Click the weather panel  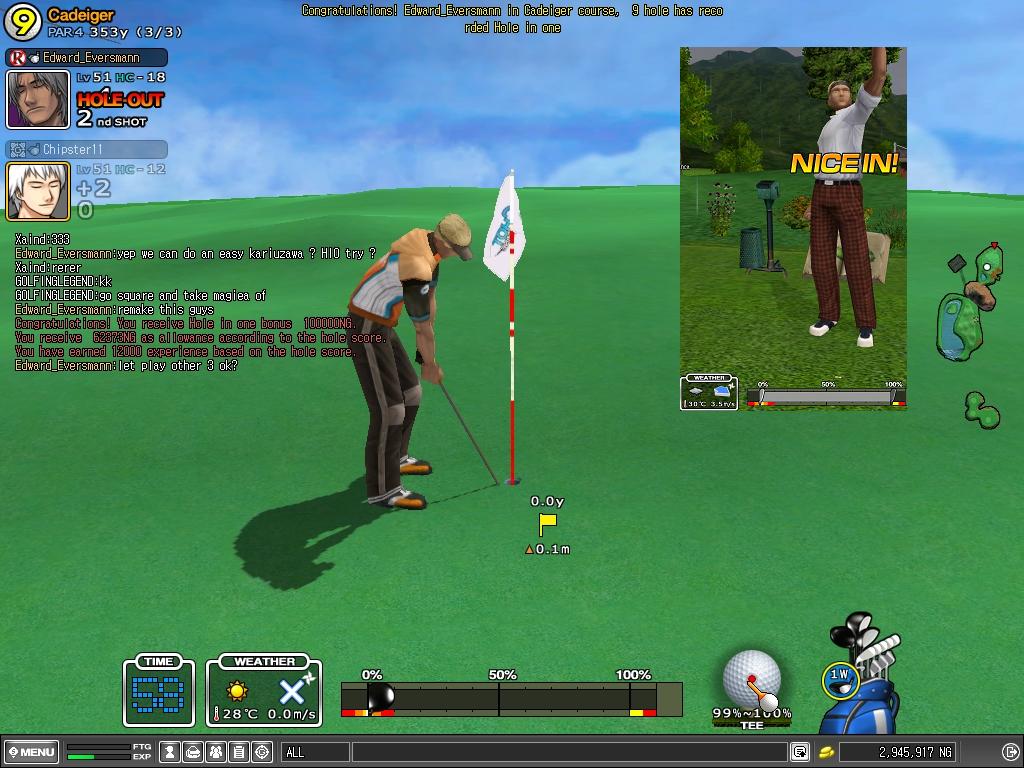pos(264,691)
